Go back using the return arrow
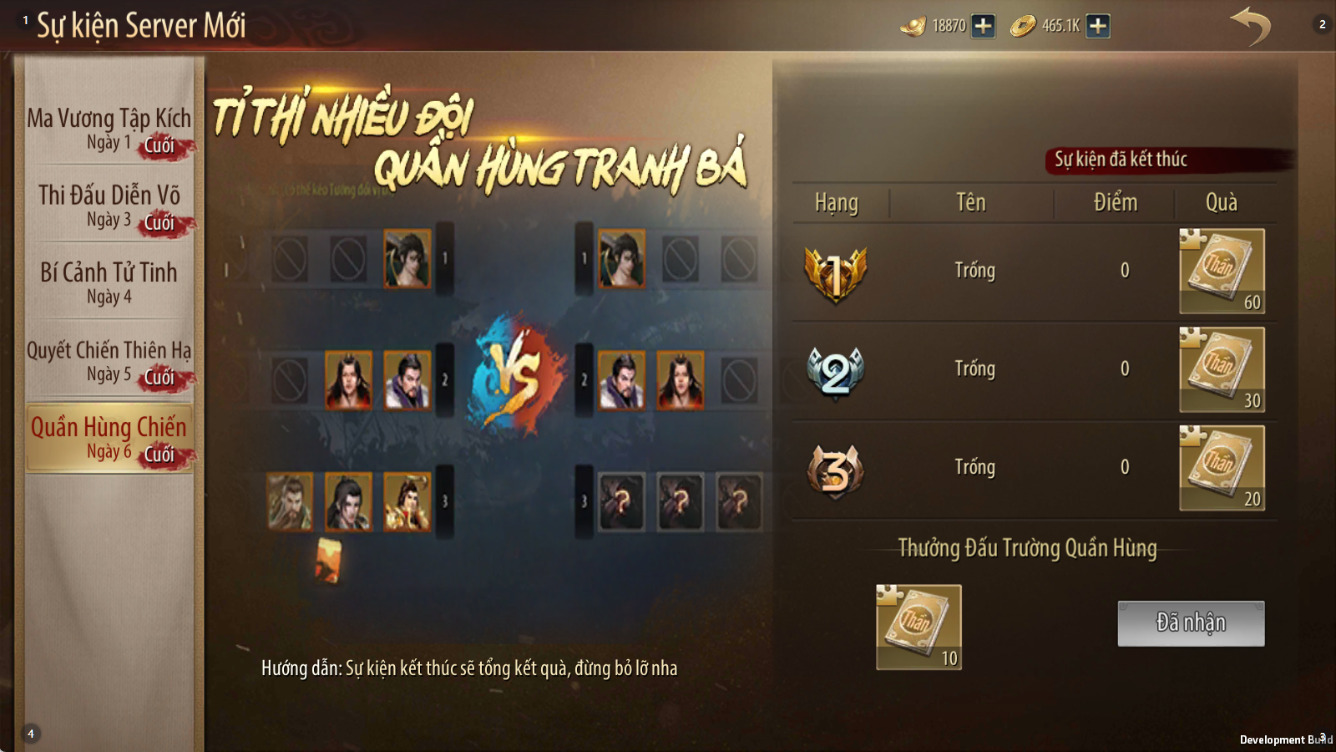The image size is (1336, 752). [x=1249, y=26]
